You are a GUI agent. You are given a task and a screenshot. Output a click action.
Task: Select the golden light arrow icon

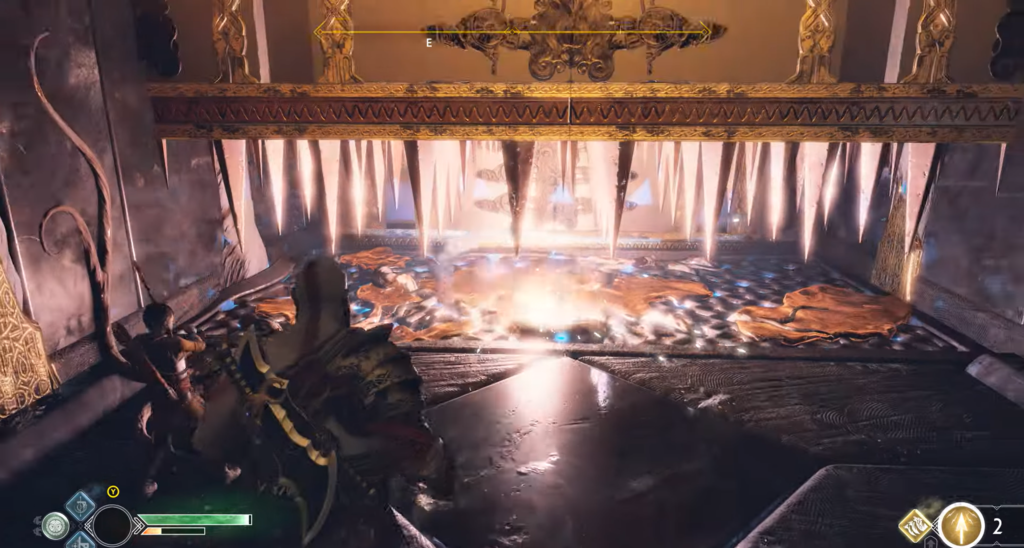tap(961, 524)
